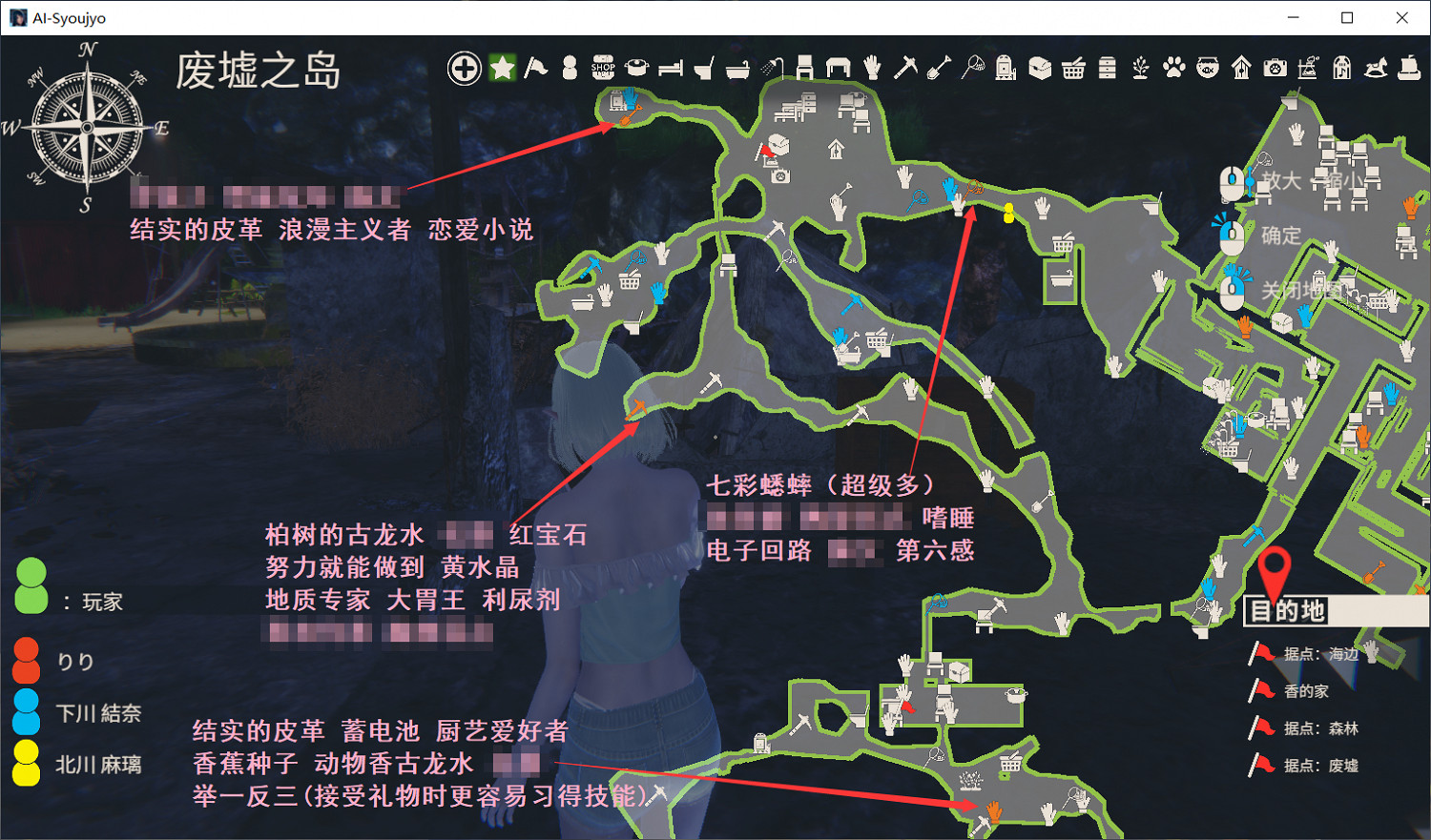
Task: Select the paw print filter icon
Action: [x=1173, y=67]
